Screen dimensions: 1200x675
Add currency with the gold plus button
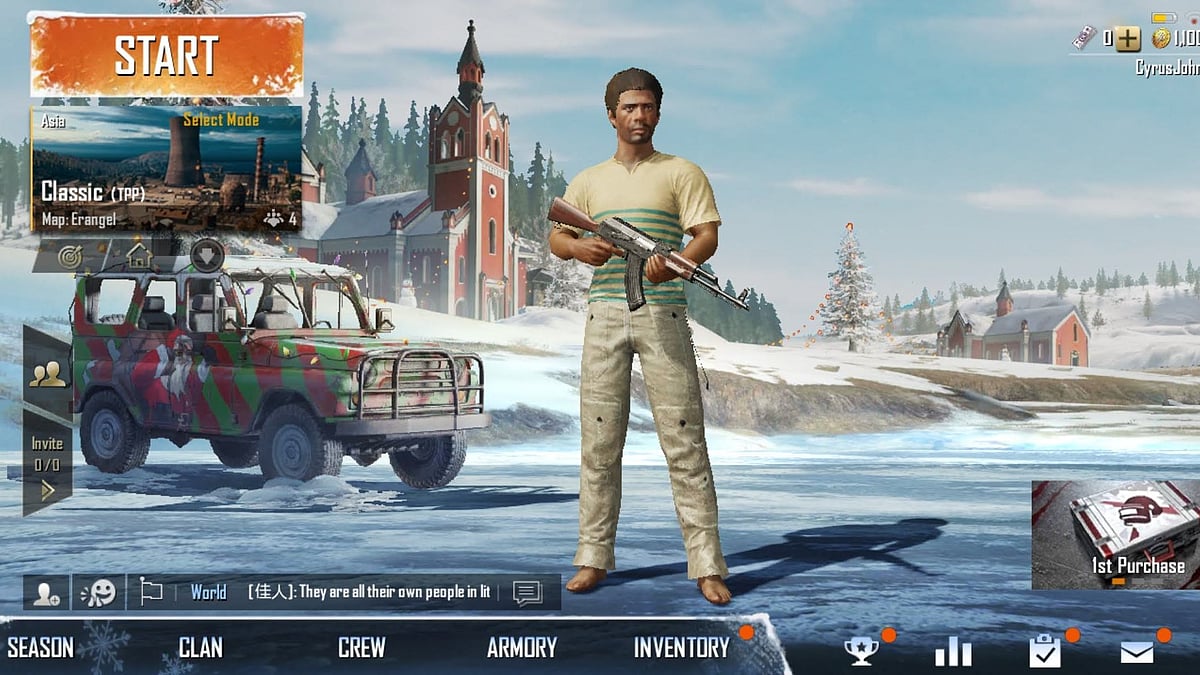coord(1128,39)
